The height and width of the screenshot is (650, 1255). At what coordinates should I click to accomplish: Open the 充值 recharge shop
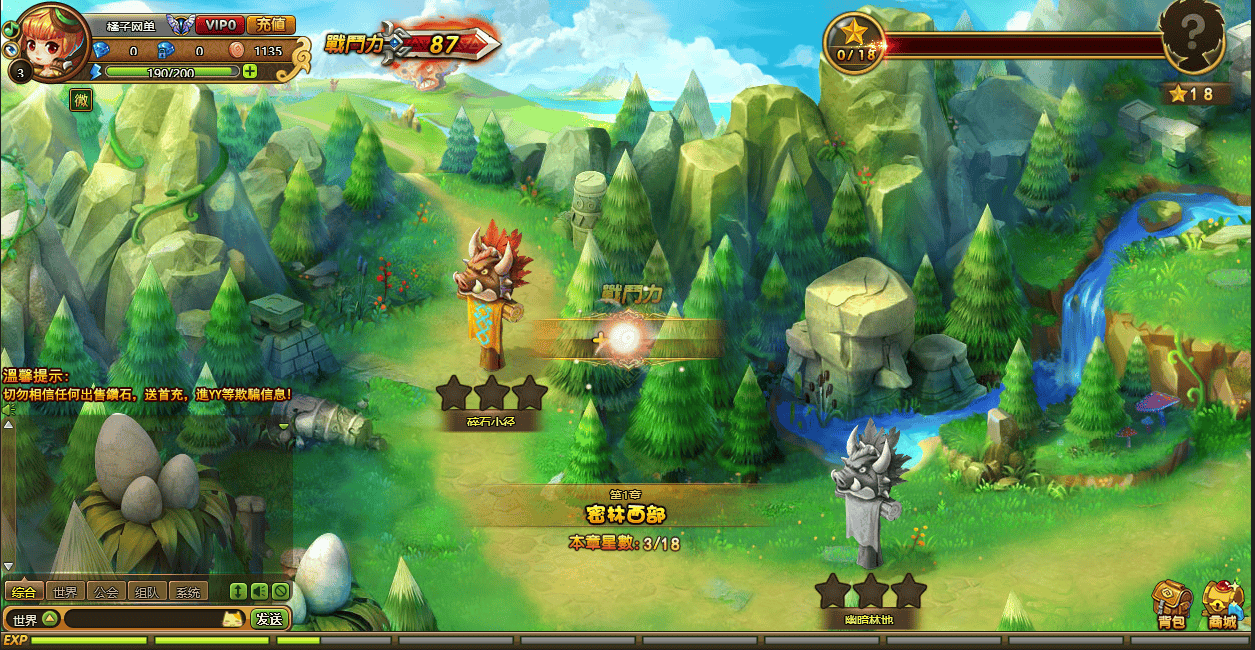[x=270, y=25]
